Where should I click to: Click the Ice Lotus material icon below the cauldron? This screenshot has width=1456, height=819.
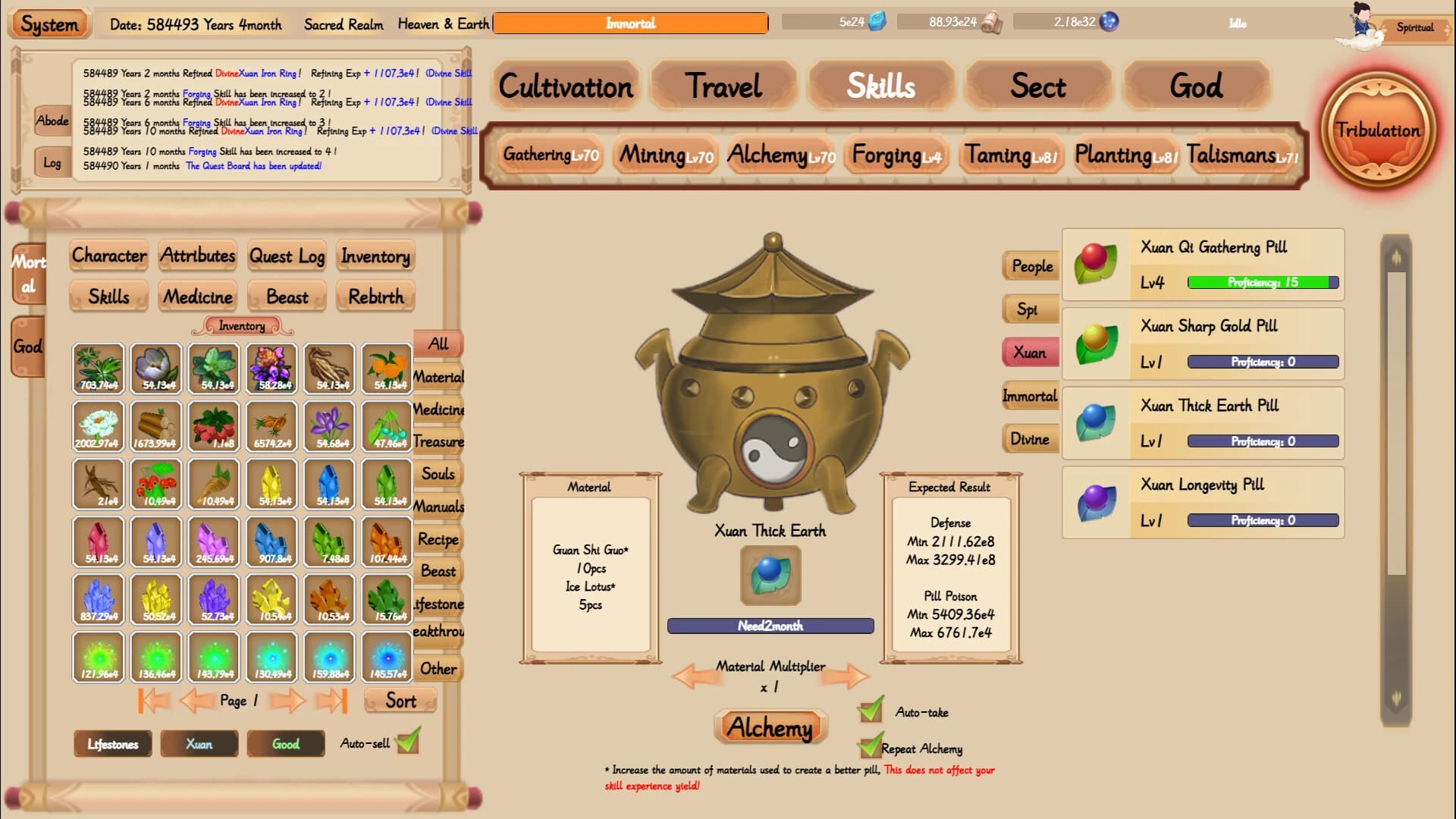point(771,576)
